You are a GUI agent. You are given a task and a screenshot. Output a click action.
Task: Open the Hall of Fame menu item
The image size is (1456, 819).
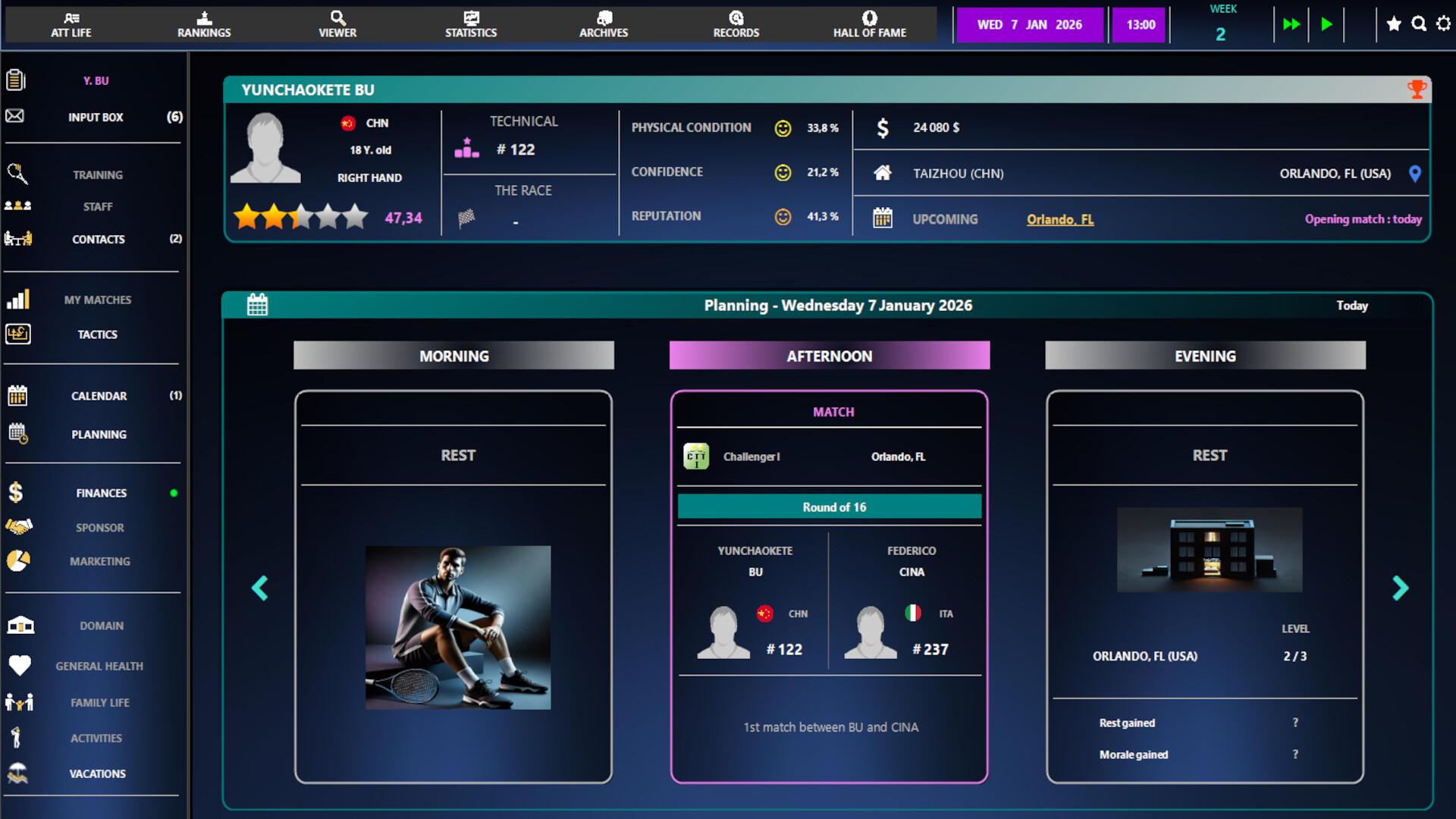point(869,24)
